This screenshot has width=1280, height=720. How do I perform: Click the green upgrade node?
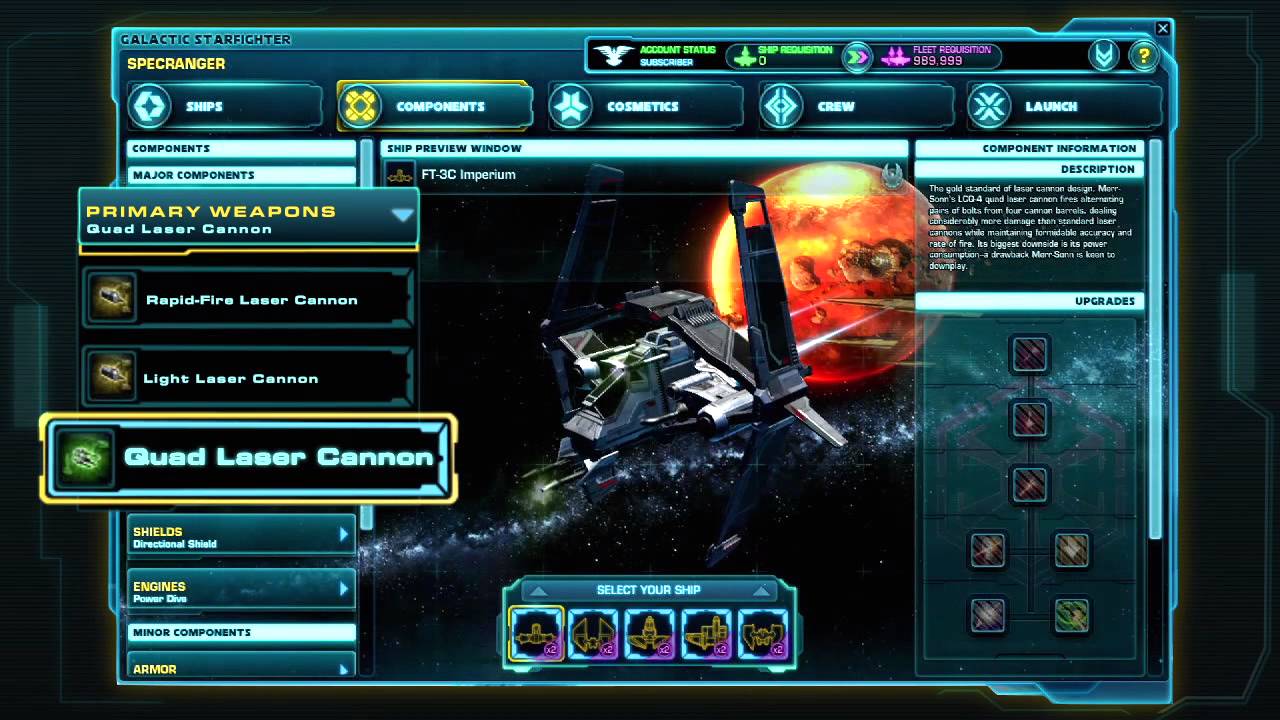coord(1071,615)
